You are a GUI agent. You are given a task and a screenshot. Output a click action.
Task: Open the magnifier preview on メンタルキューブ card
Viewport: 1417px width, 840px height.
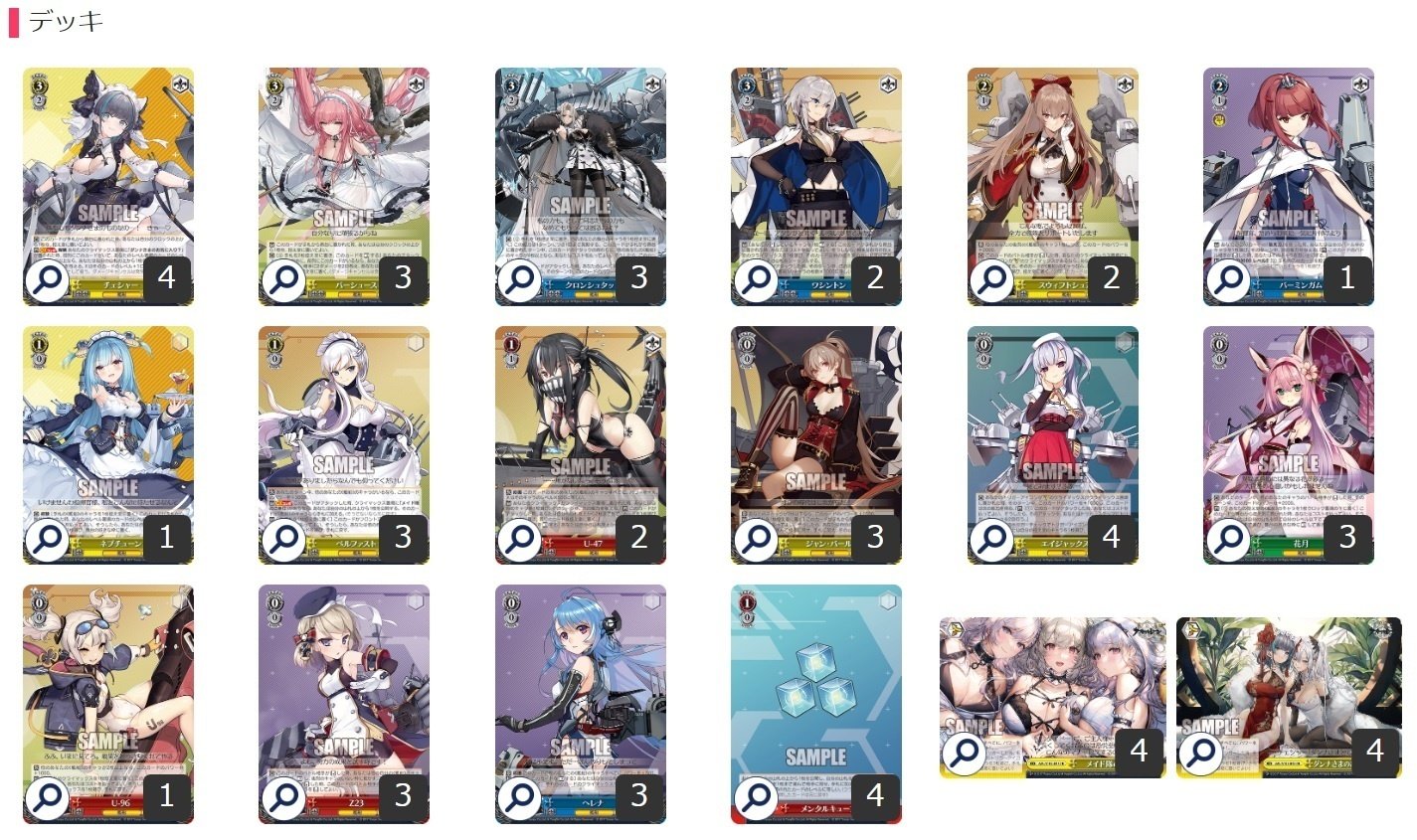[759, 795]
